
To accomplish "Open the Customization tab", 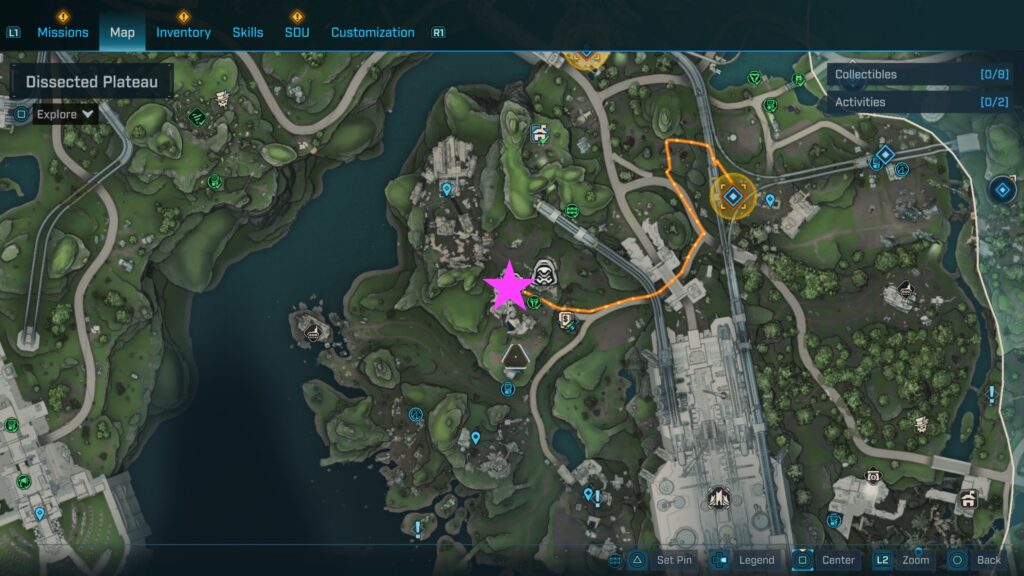I will pos(372,32).
